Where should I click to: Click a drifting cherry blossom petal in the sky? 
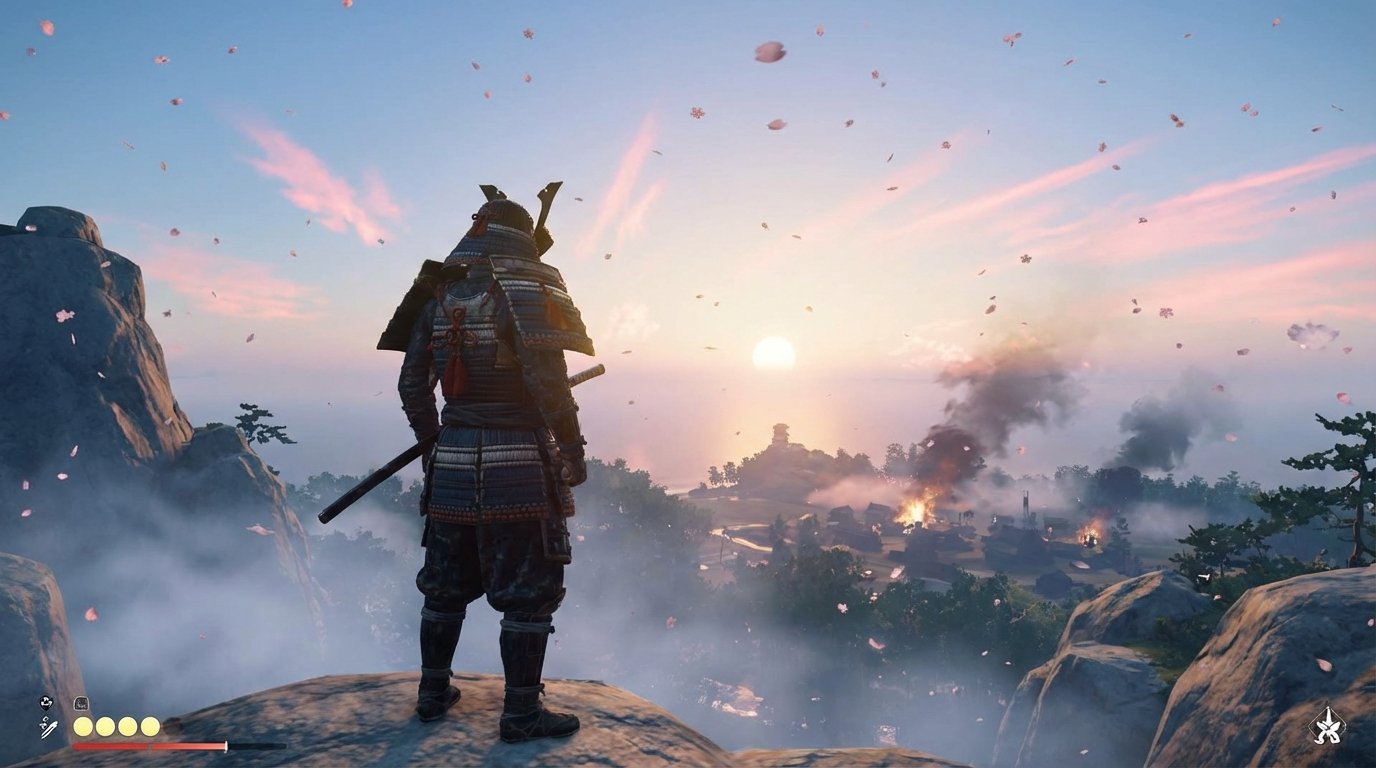pos(770,50)
